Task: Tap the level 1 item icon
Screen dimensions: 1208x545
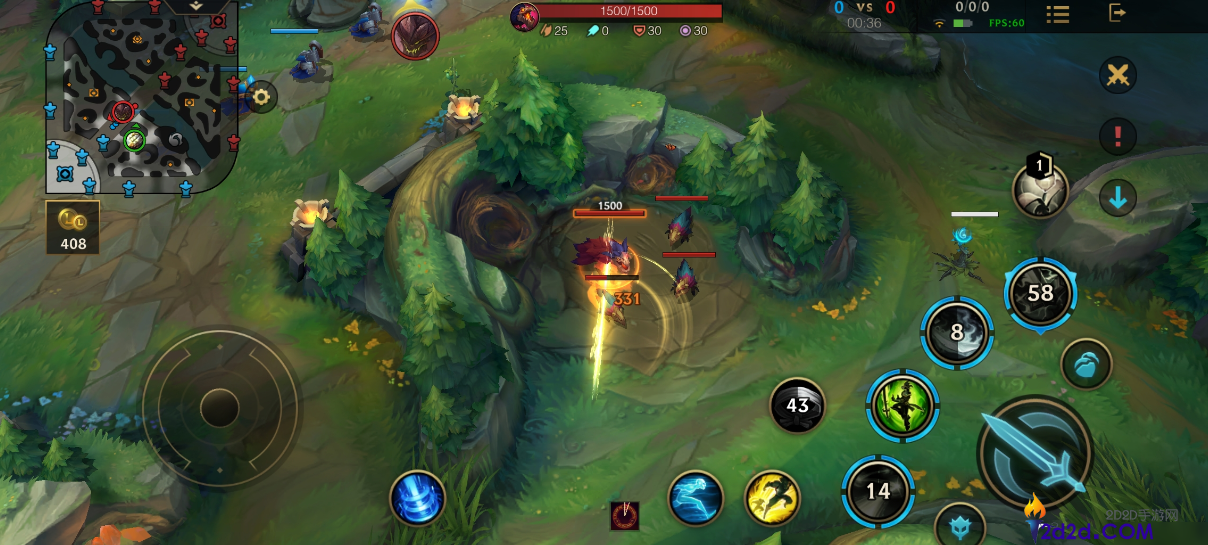Action: (x=1040, y=189)
